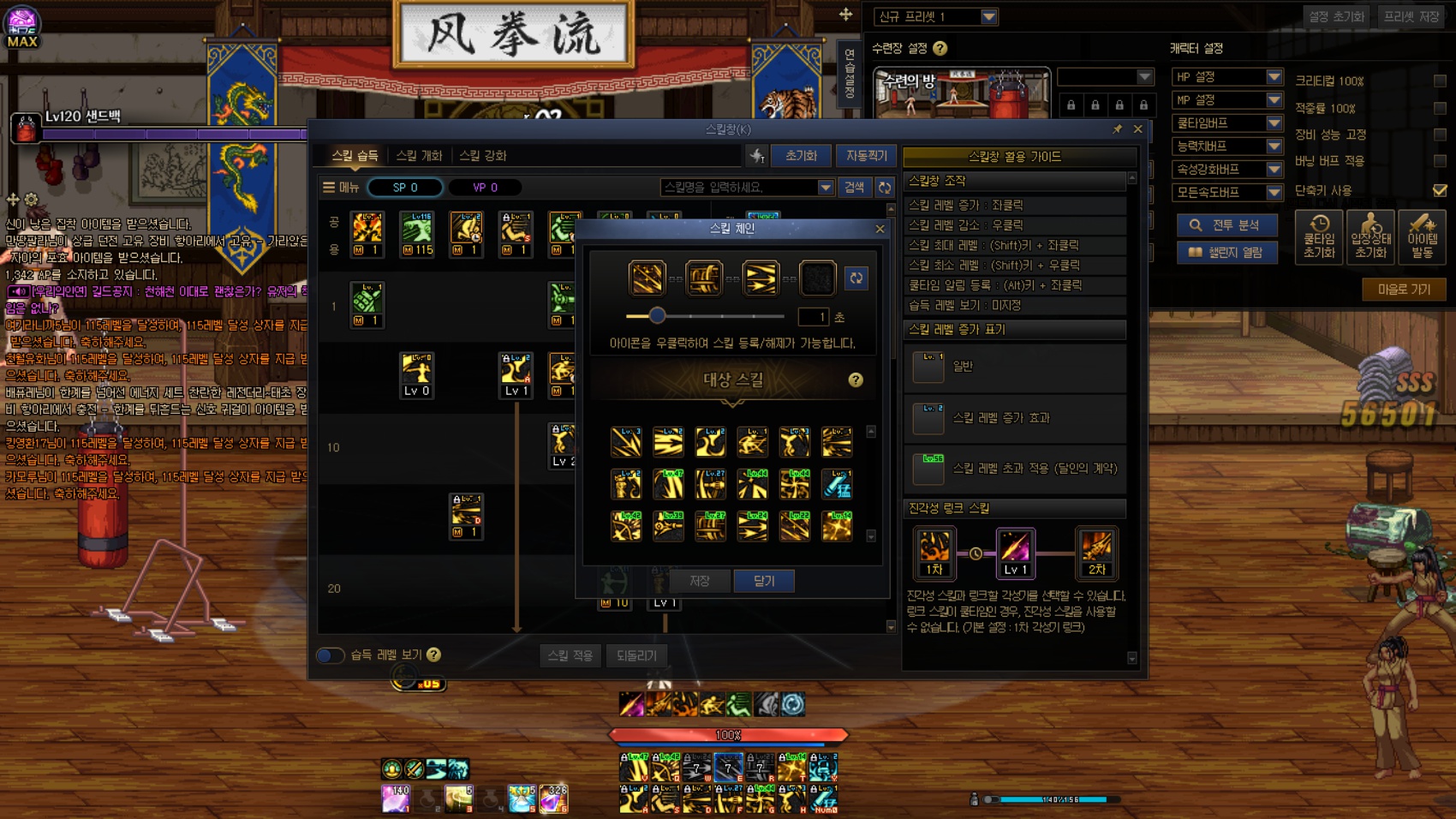
Task: Toggle the 단축키 사용 checkbox
Action: pos(1440,190)
